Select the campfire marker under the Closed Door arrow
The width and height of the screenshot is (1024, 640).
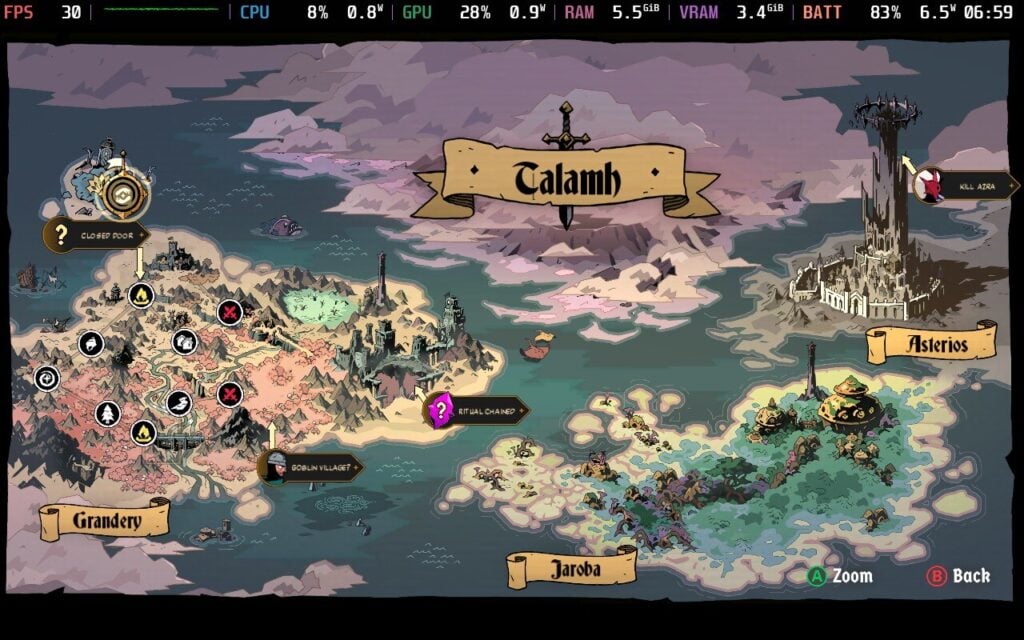(141, 295)
